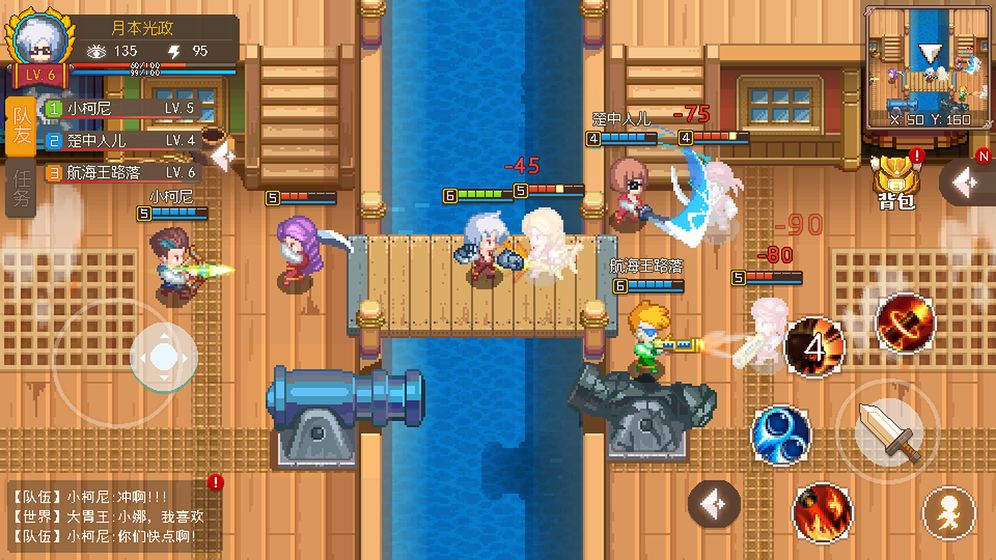Select teammate 楚中人儿 in the team list

coord(120,140)
